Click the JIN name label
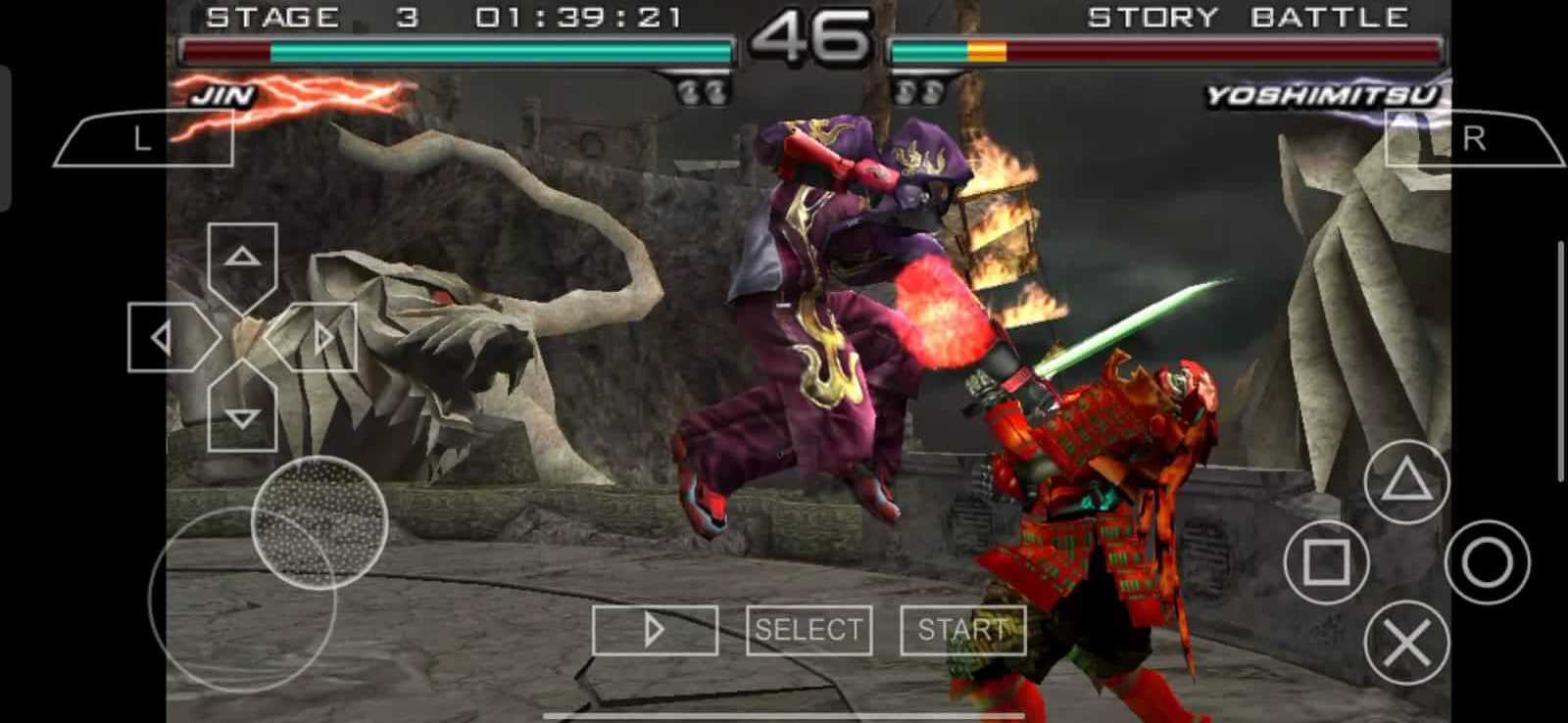The height and width of the screenshot is (723, 1568). pos(222,95)
